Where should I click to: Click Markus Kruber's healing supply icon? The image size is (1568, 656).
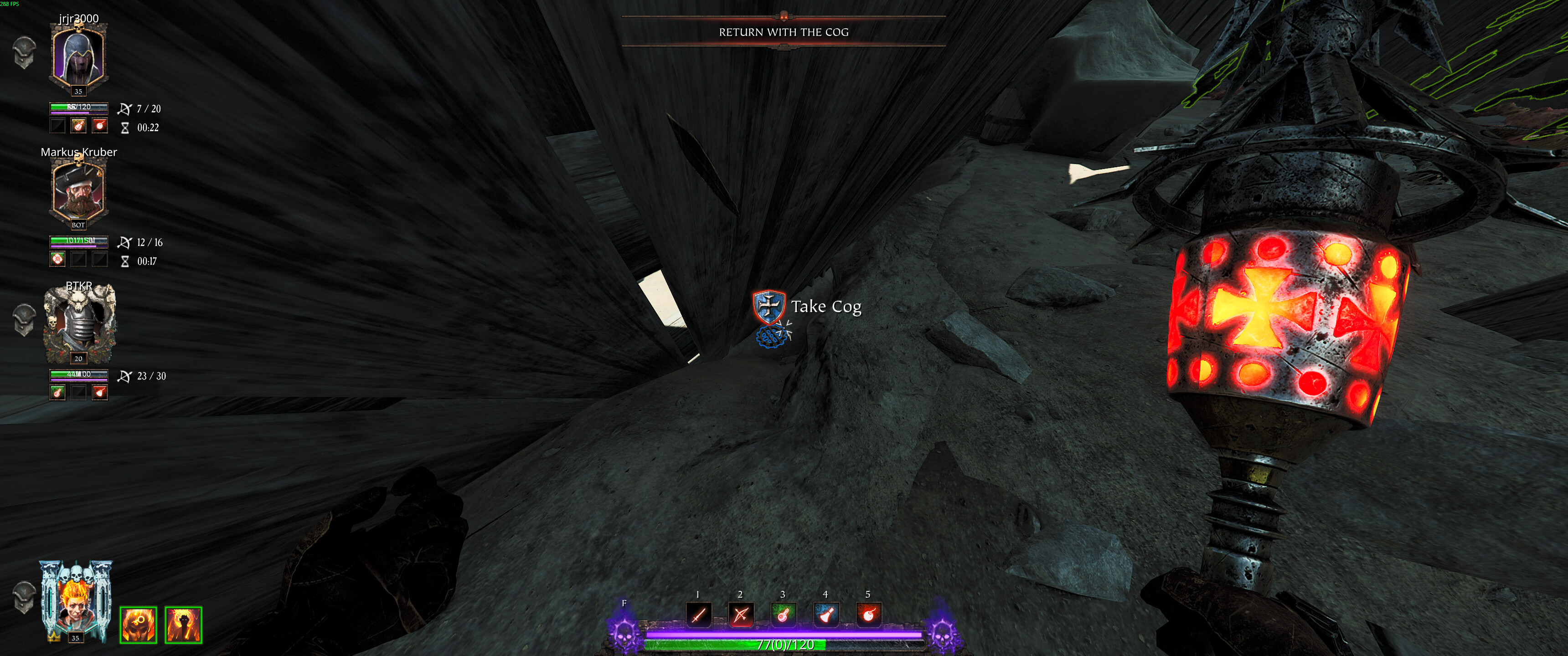tap(58, 259)
